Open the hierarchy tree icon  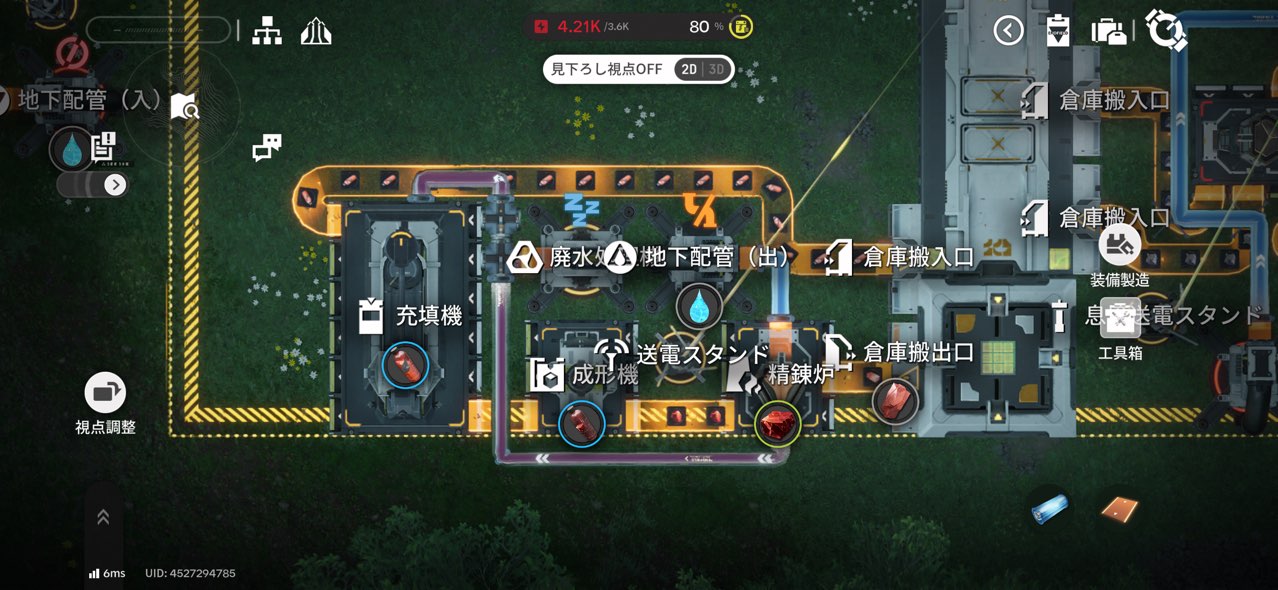click(267, 31)
